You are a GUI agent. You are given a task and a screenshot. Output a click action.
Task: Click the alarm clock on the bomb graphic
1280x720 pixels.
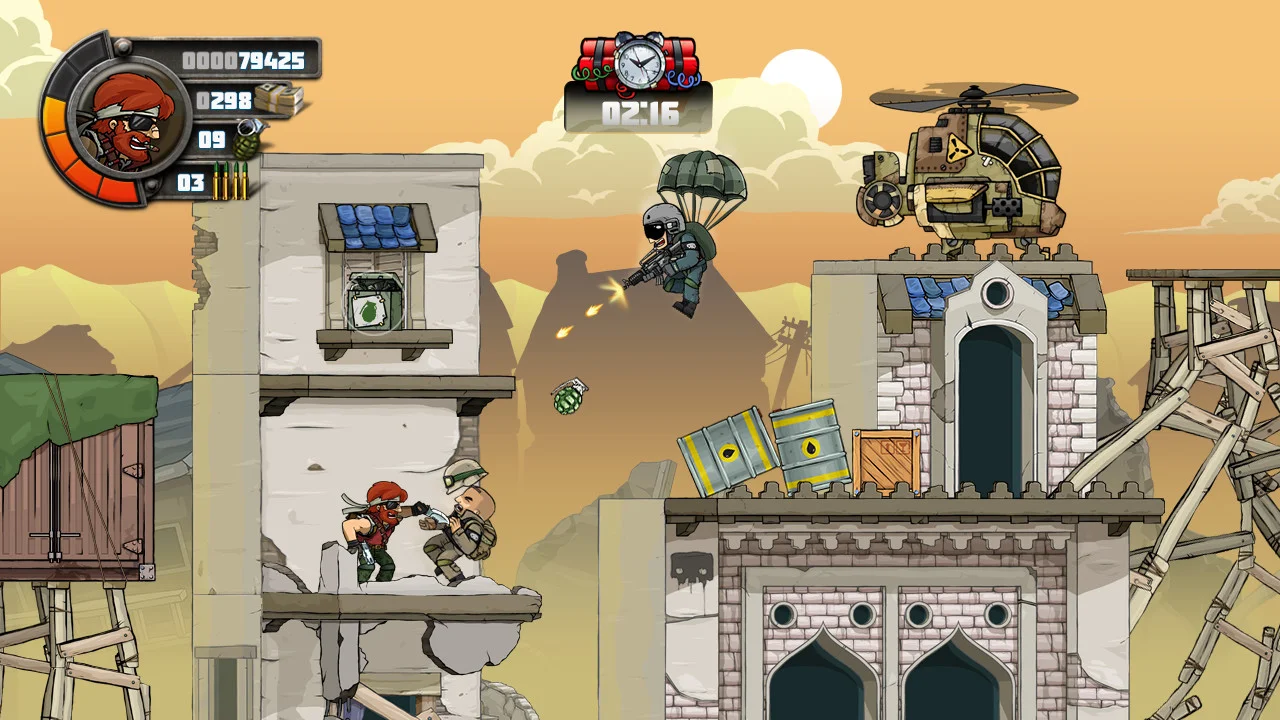[640, 62]
